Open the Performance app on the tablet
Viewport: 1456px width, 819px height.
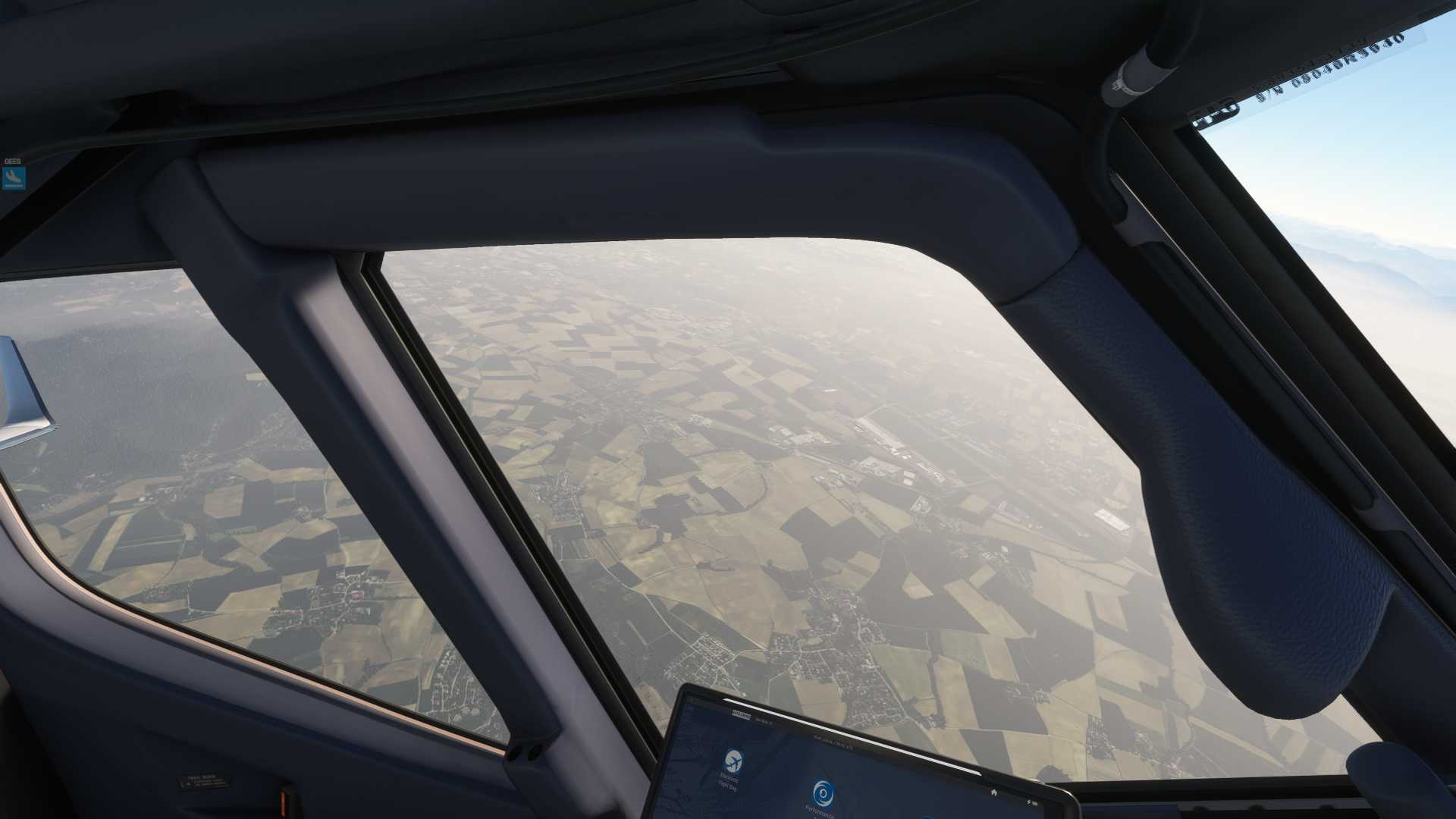pyautogui.click(x=822, y=794)
